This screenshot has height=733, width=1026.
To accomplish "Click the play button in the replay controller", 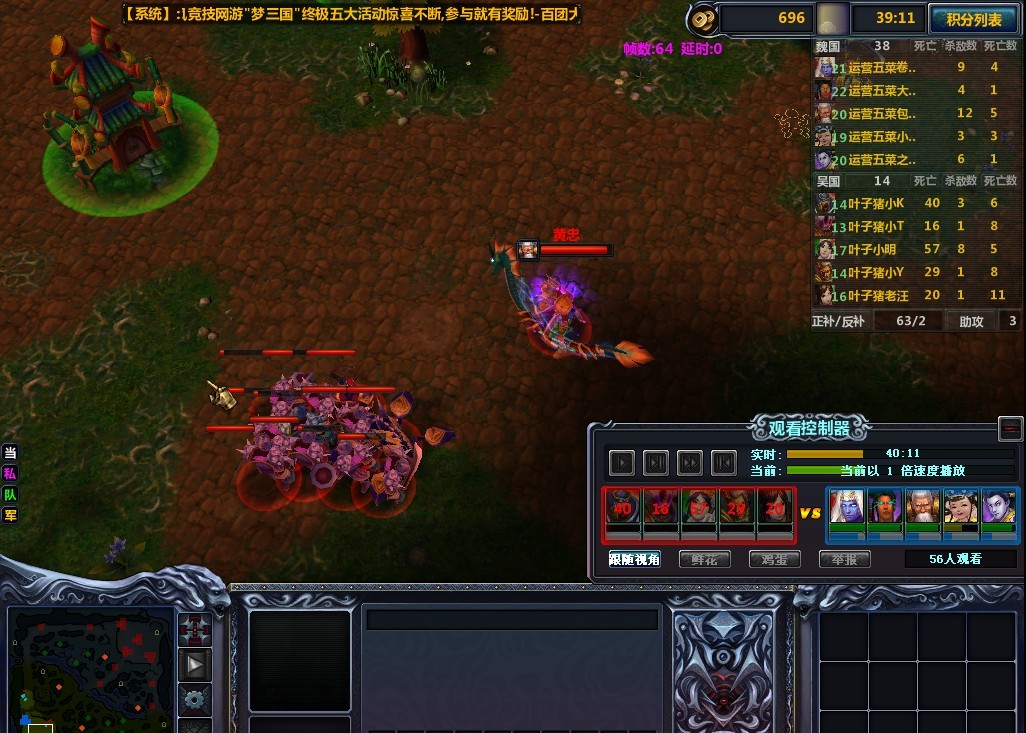I will tap(622, 462).
